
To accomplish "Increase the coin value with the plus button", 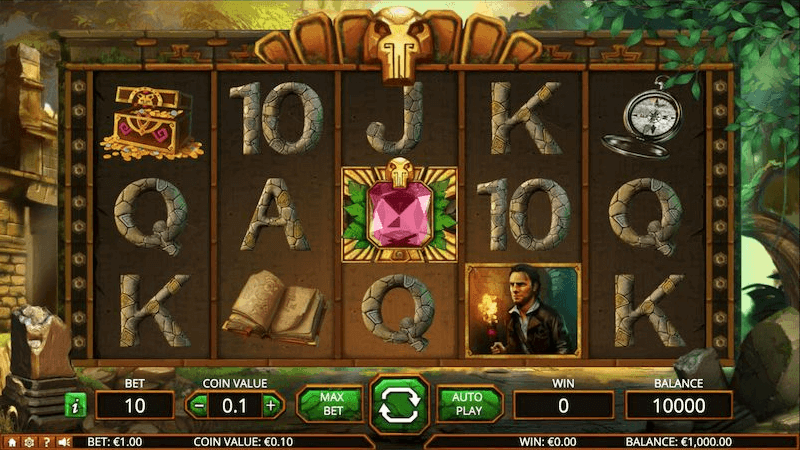I will (x=270, y=405).
